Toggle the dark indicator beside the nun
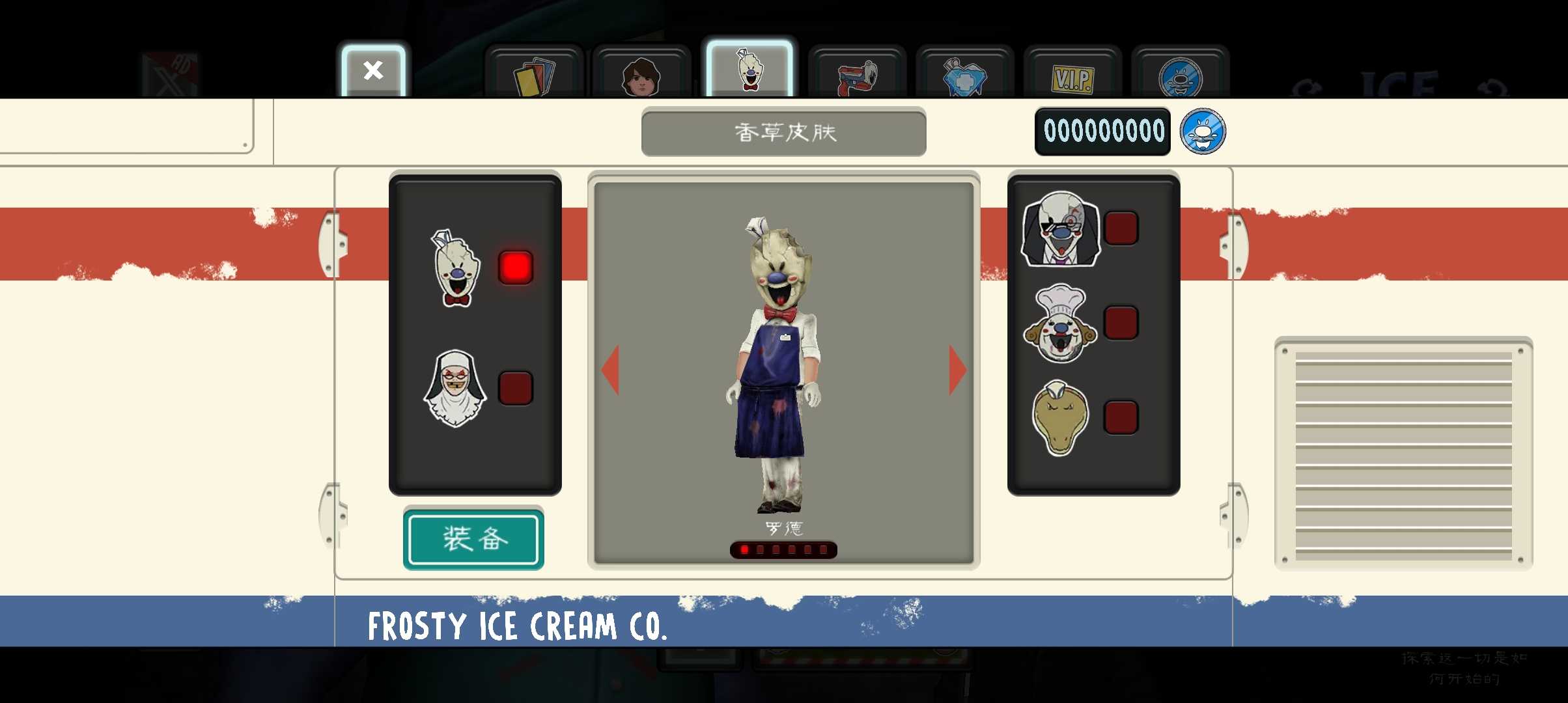 pyautogui.click(x=515, y=388)
